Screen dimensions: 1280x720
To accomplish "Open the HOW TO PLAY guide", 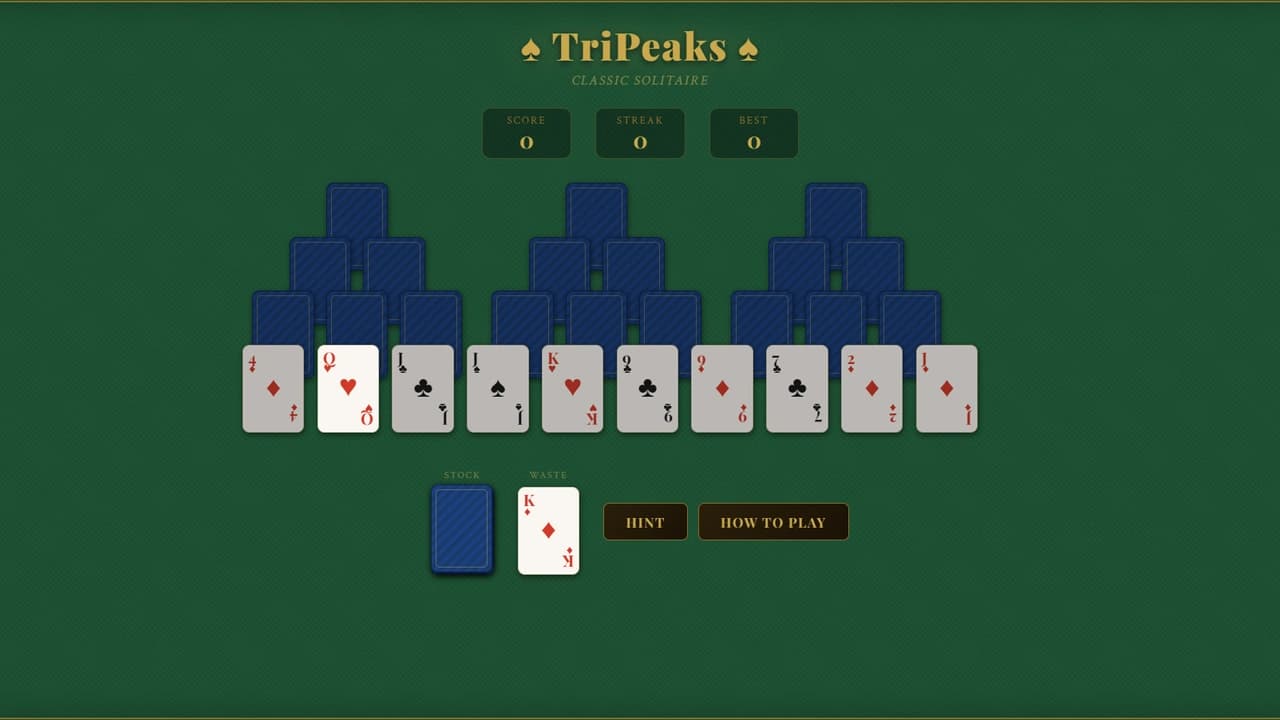I will coord(773,521).
